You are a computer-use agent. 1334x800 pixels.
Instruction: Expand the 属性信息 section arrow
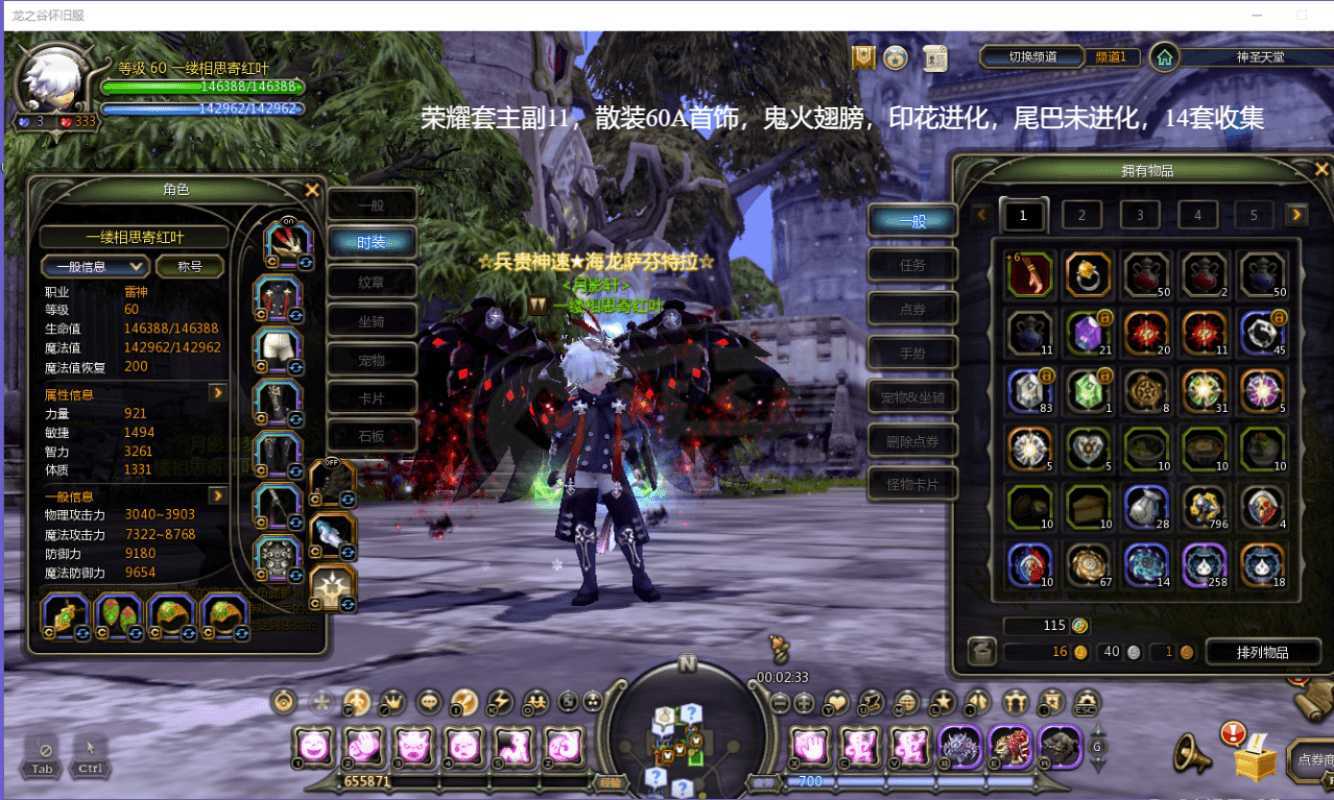(217, 393)
